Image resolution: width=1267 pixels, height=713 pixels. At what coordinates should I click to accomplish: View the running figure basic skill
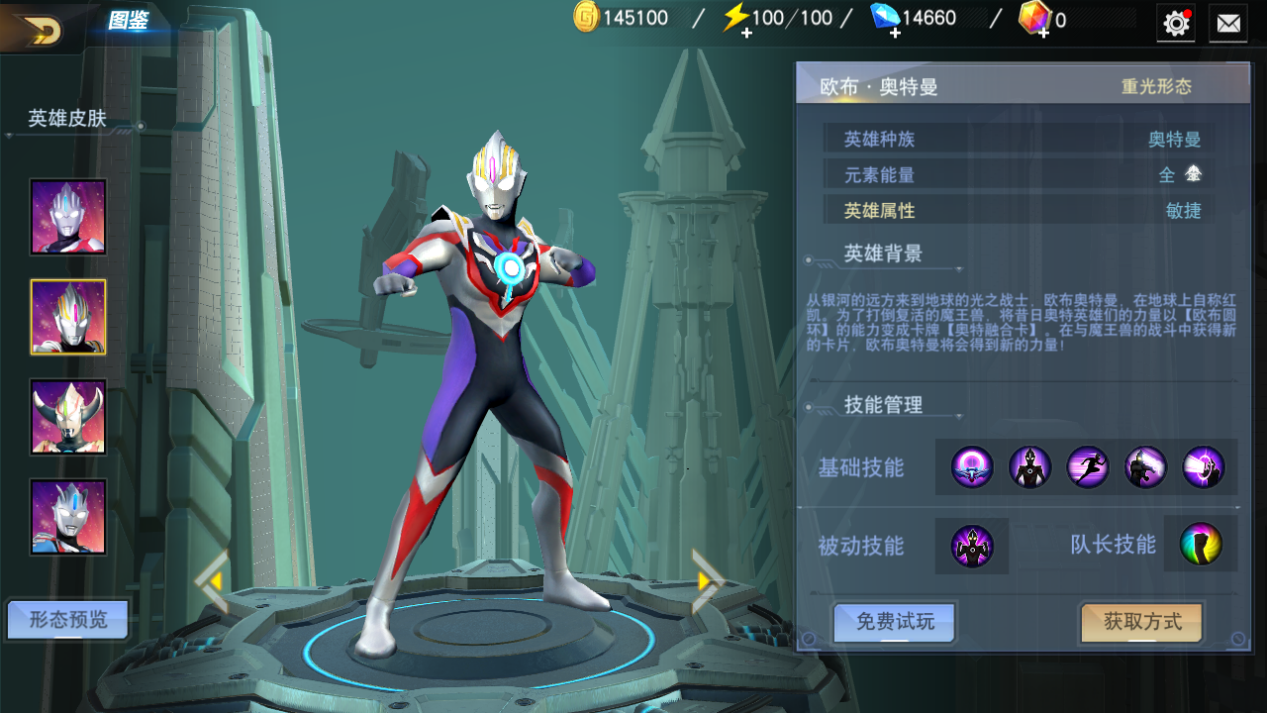click(1088, 467)
